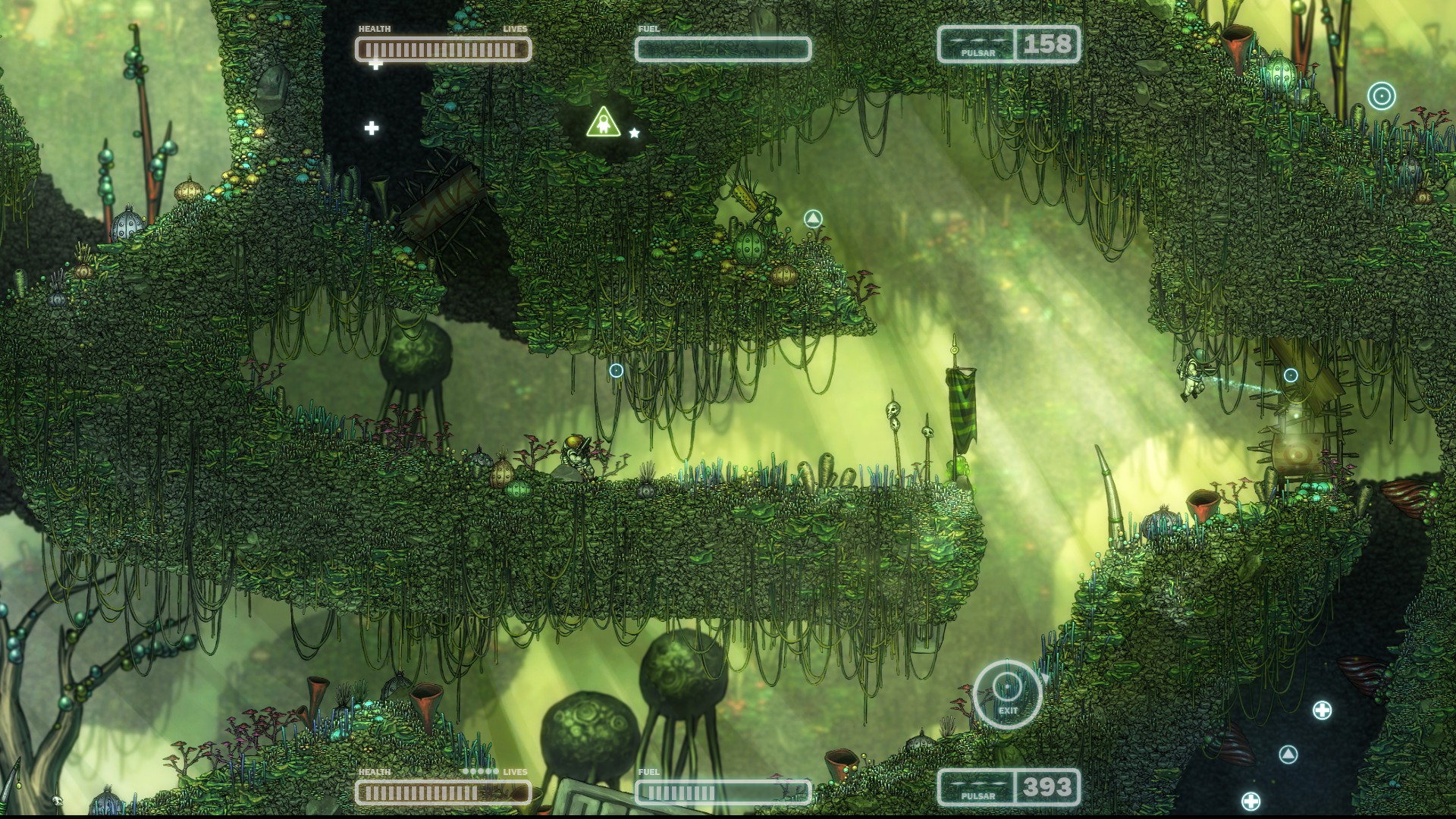Click the white health cross near the dark cave
Screen dimensions: 1456x819
click(372, 128)
